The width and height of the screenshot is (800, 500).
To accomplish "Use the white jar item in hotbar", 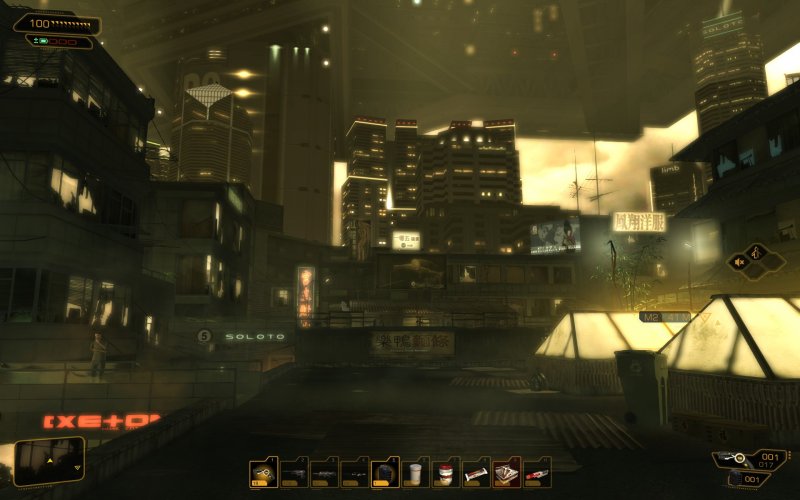I will [414, 472].
